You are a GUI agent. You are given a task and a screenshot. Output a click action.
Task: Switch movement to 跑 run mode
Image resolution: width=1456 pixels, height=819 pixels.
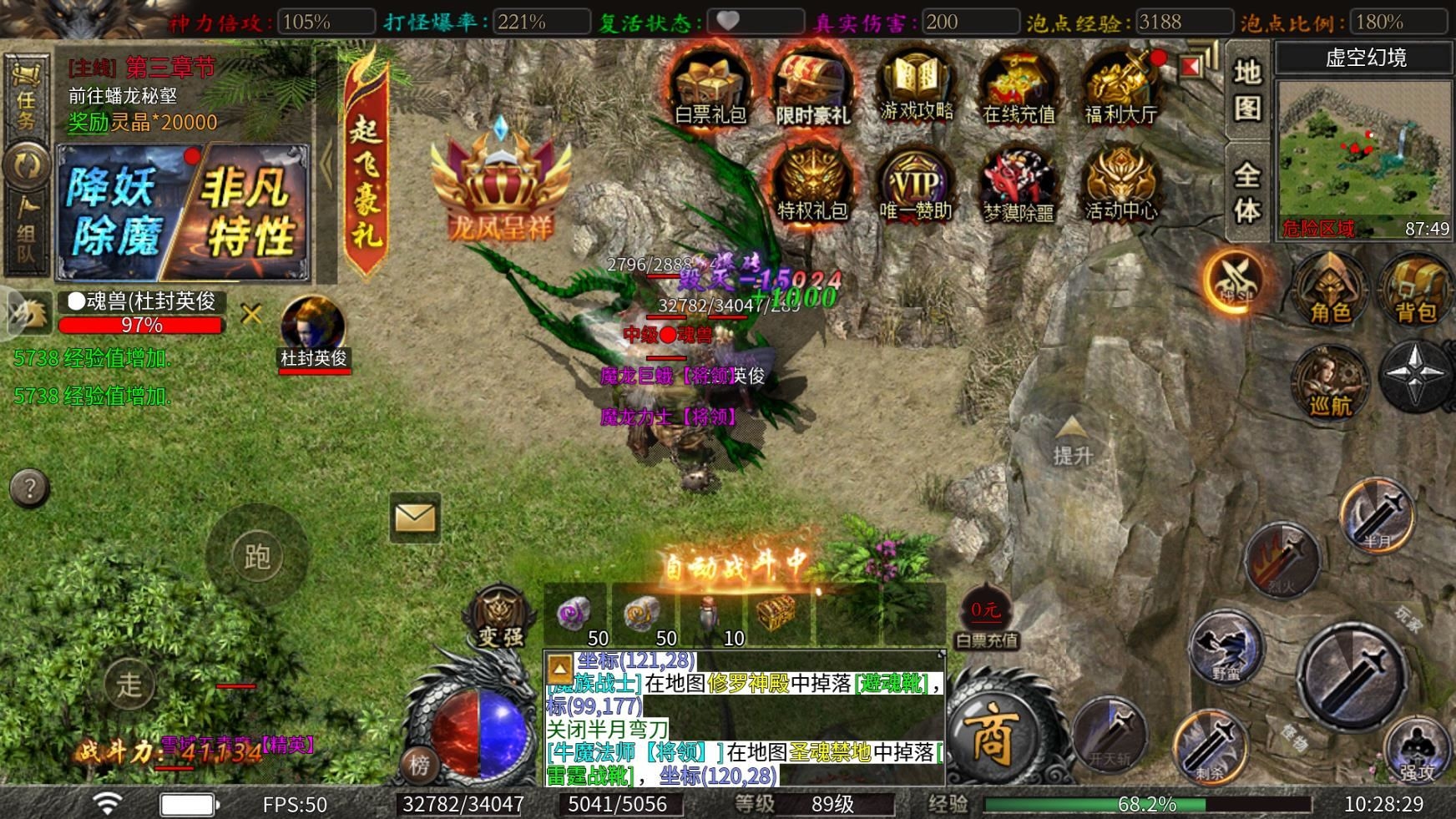[257, 556]
